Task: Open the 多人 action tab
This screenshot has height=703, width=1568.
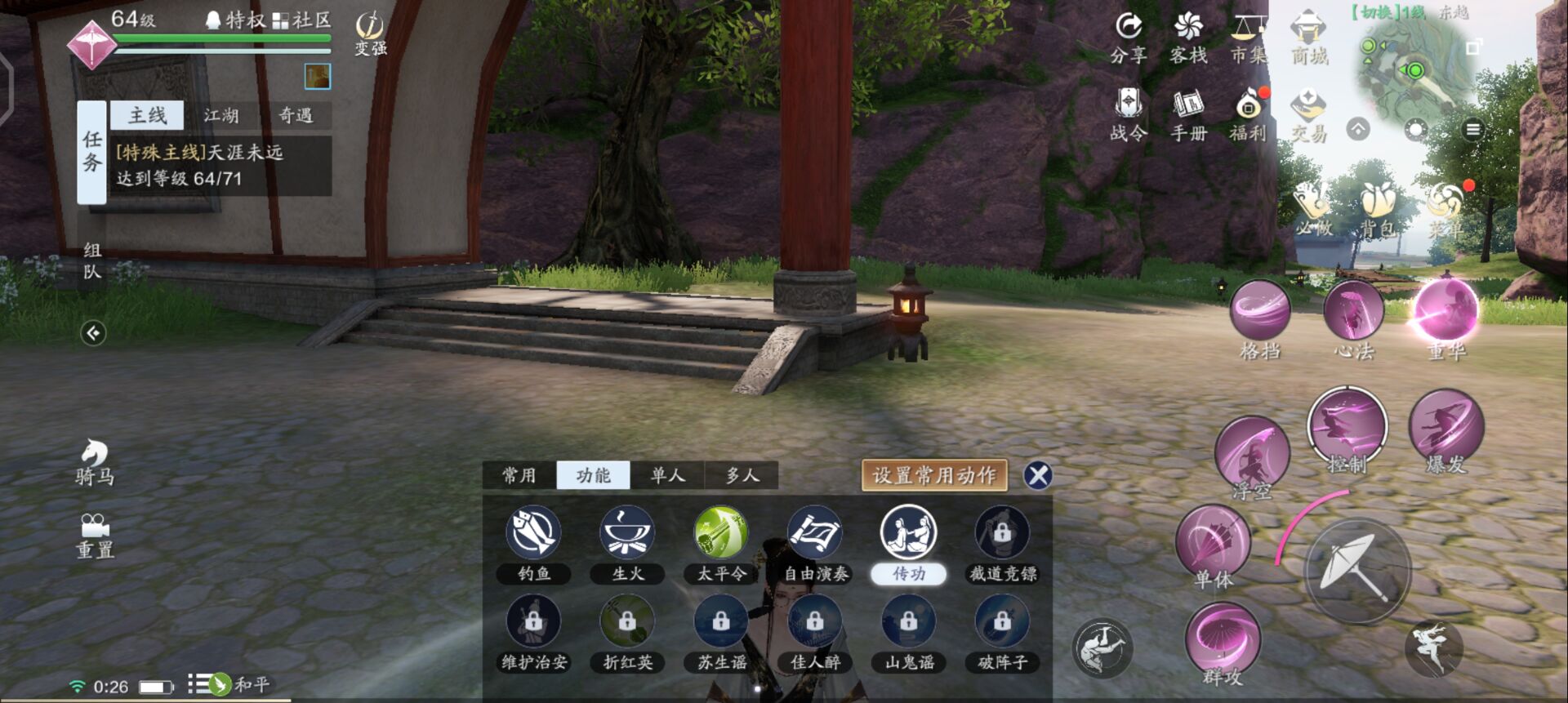Action: click(742, 475)
